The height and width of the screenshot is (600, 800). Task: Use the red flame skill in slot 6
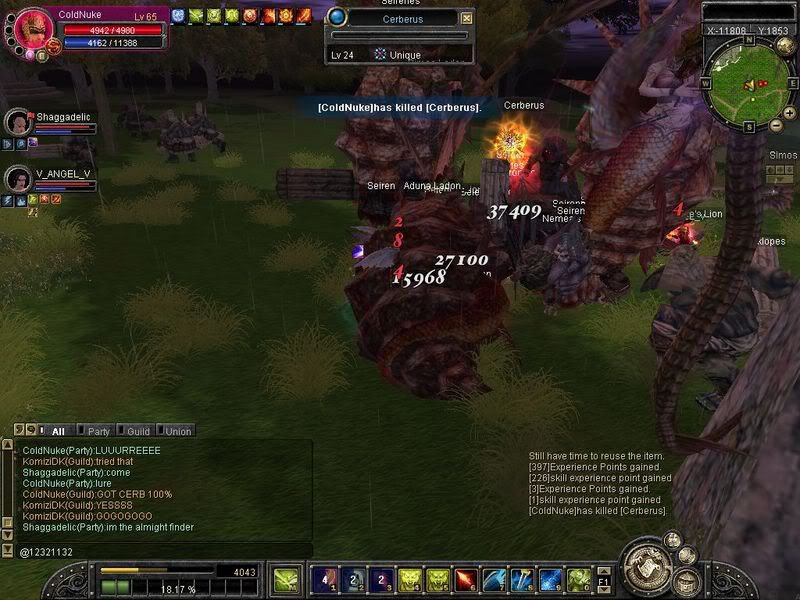click(x=464, y=579)
